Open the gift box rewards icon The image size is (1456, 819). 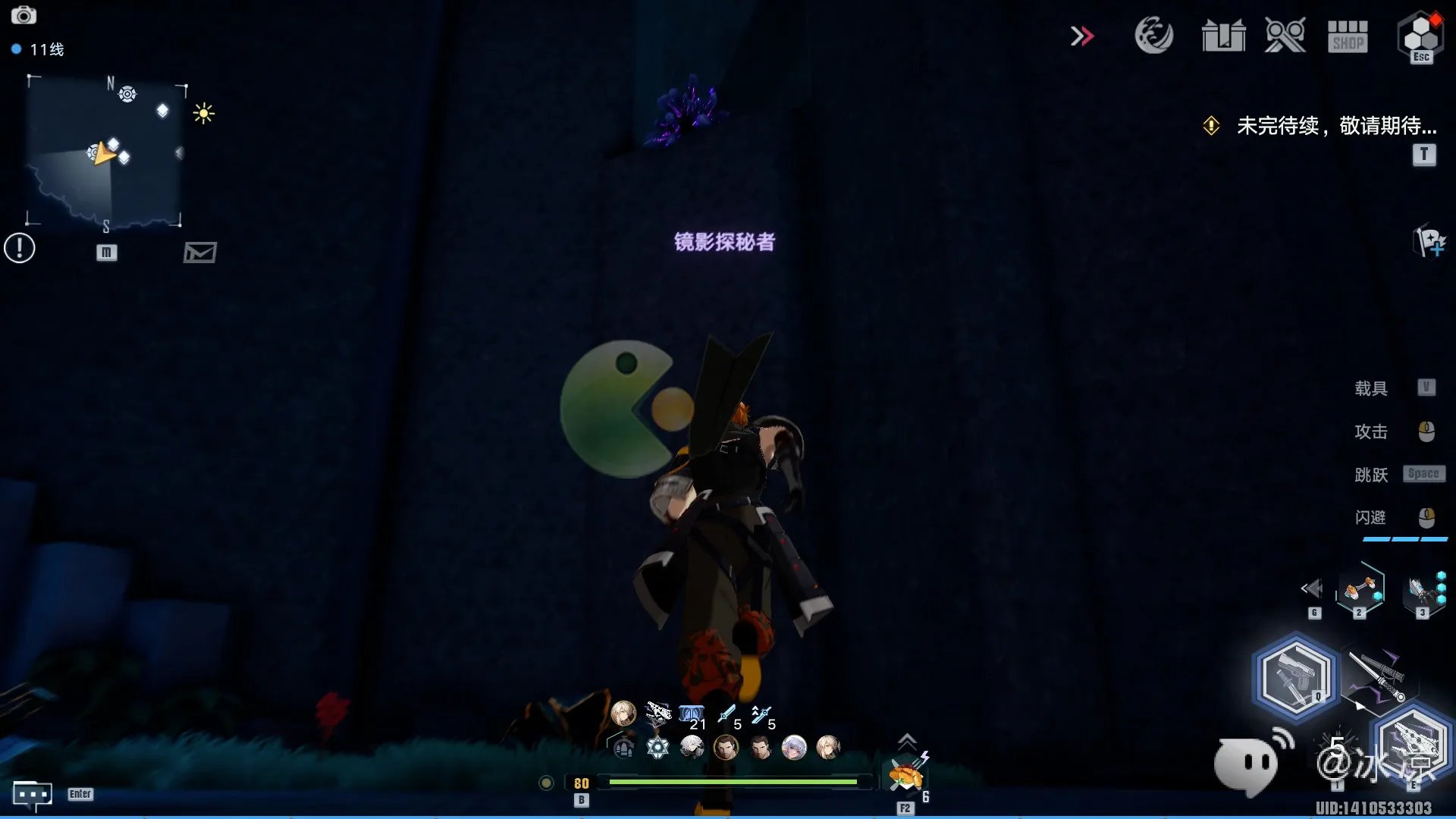coord(1223,36)
